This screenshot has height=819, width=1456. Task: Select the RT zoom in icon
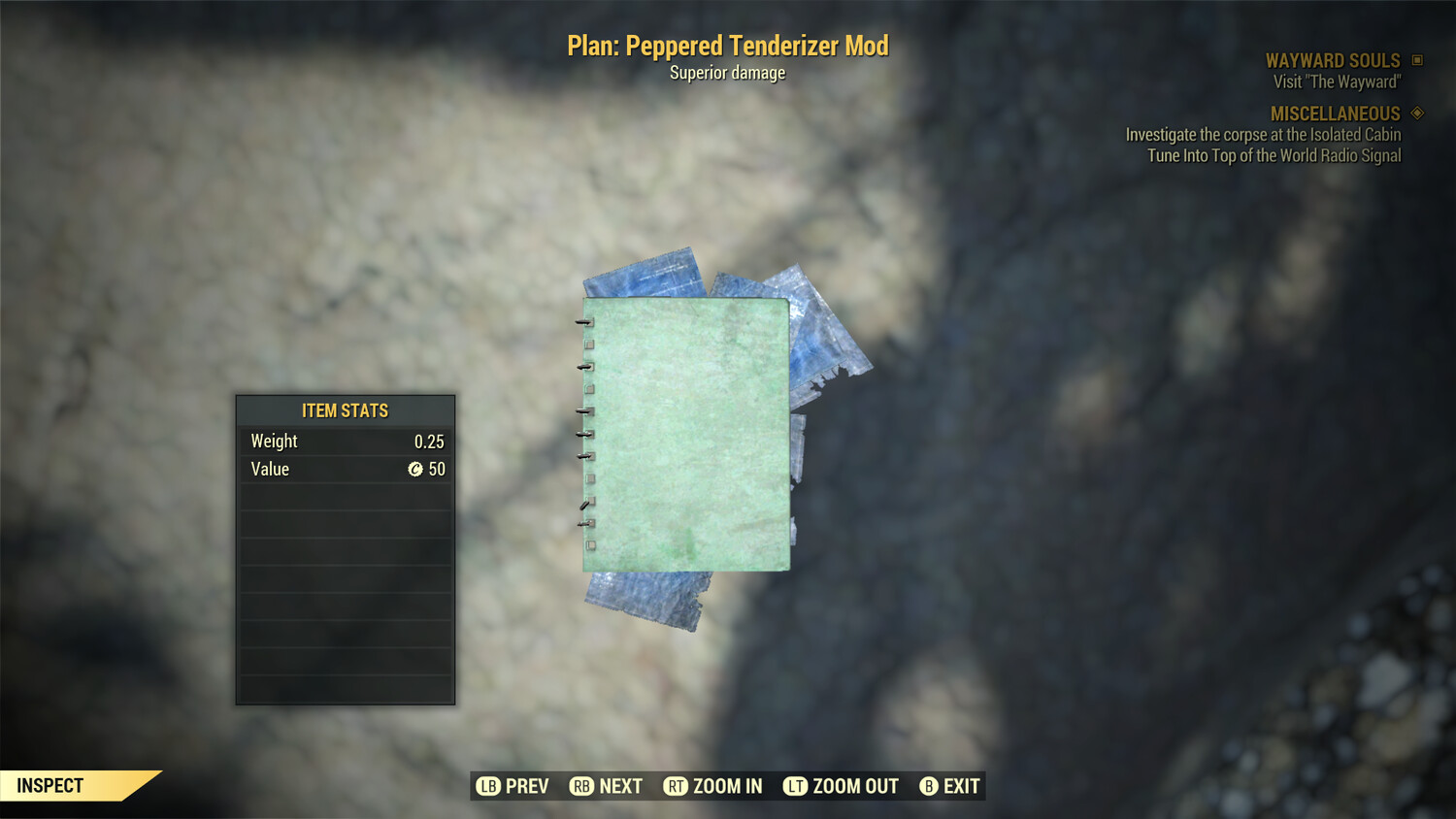pyautogui.click(x=677, y=786)
